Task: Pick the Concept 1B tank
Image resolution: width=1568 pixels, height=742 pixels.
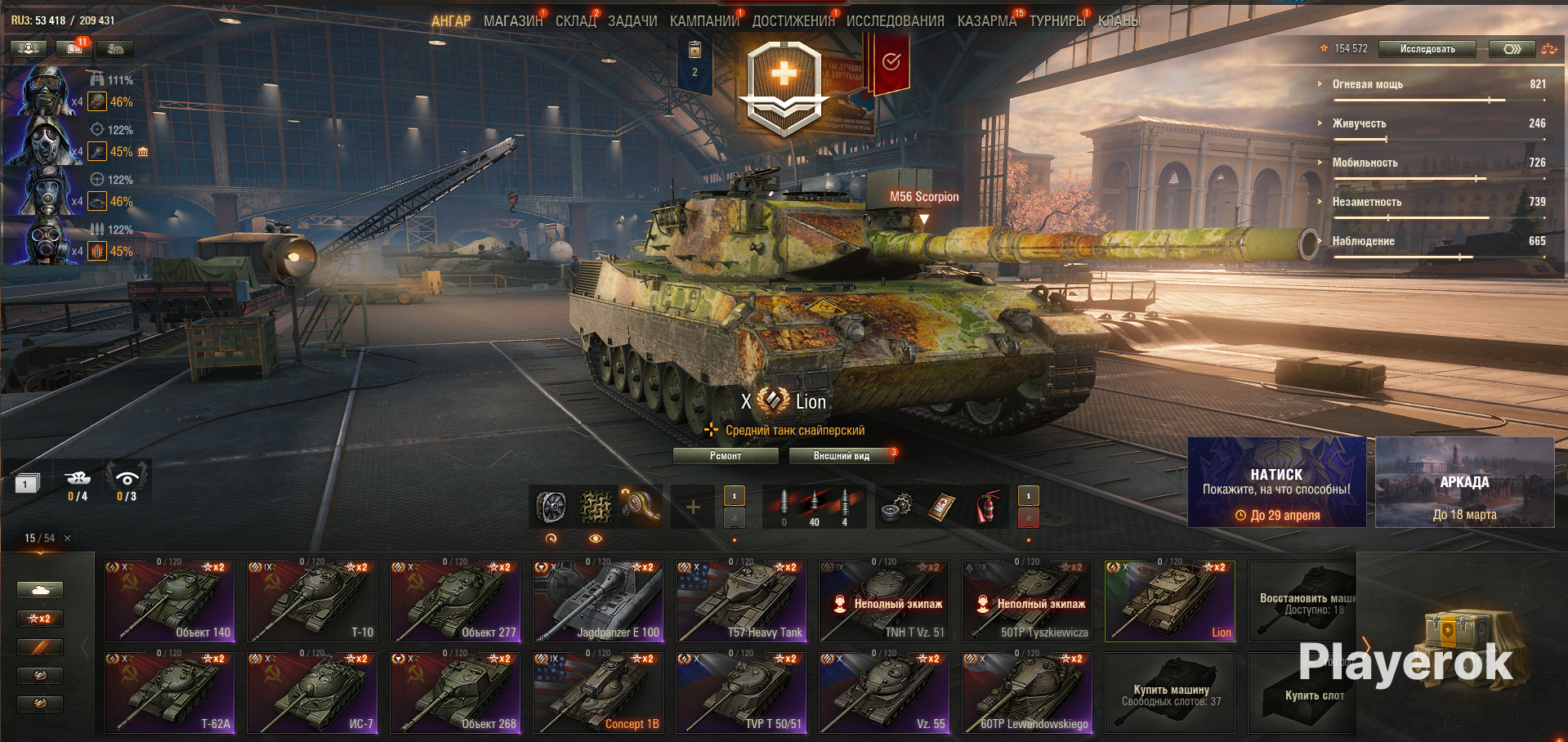Action: [x=597, y=693]
